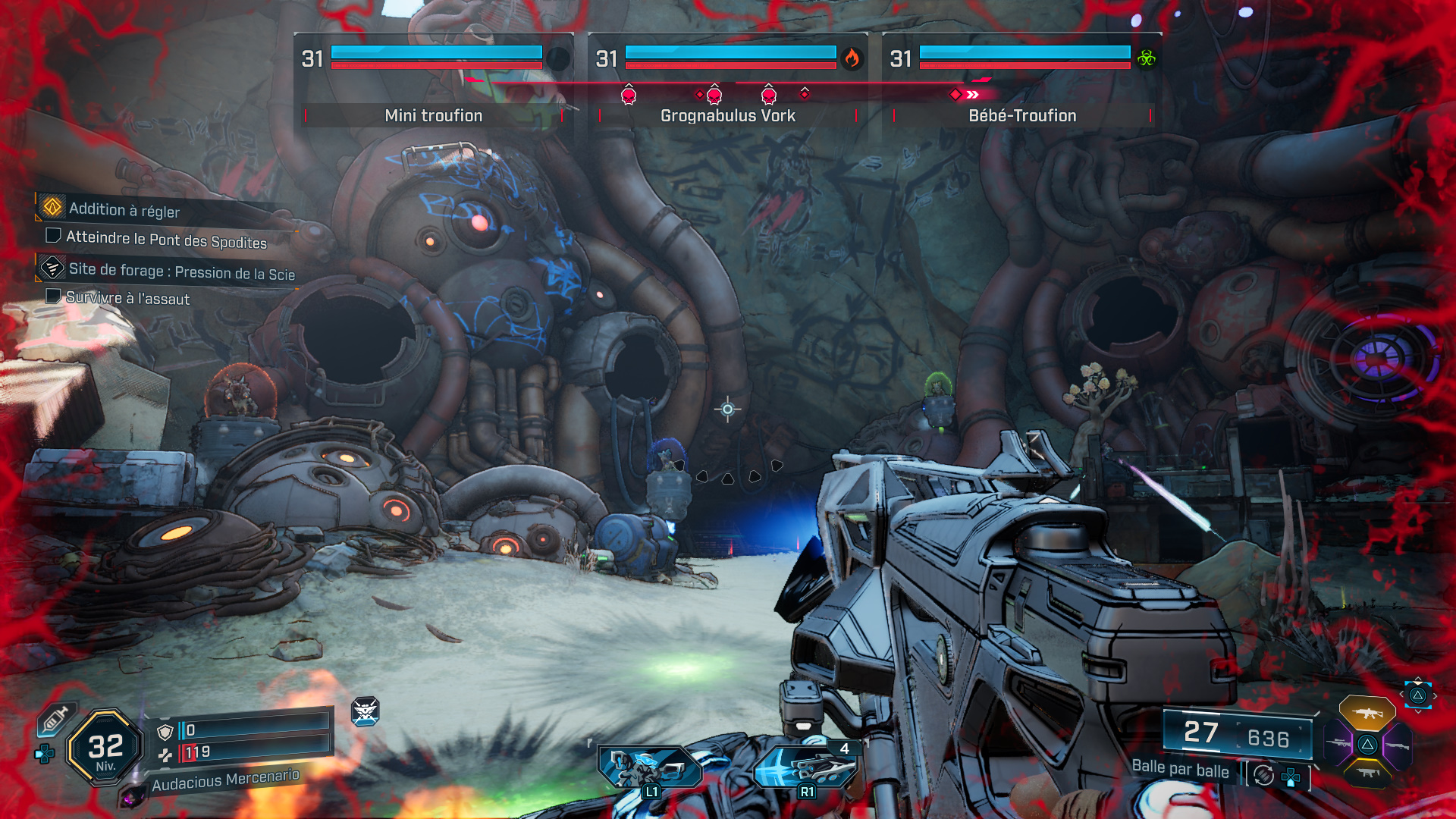Activate the armored character action skill icon
This screenshot has width=1456, height=819.
pos(649,767)
